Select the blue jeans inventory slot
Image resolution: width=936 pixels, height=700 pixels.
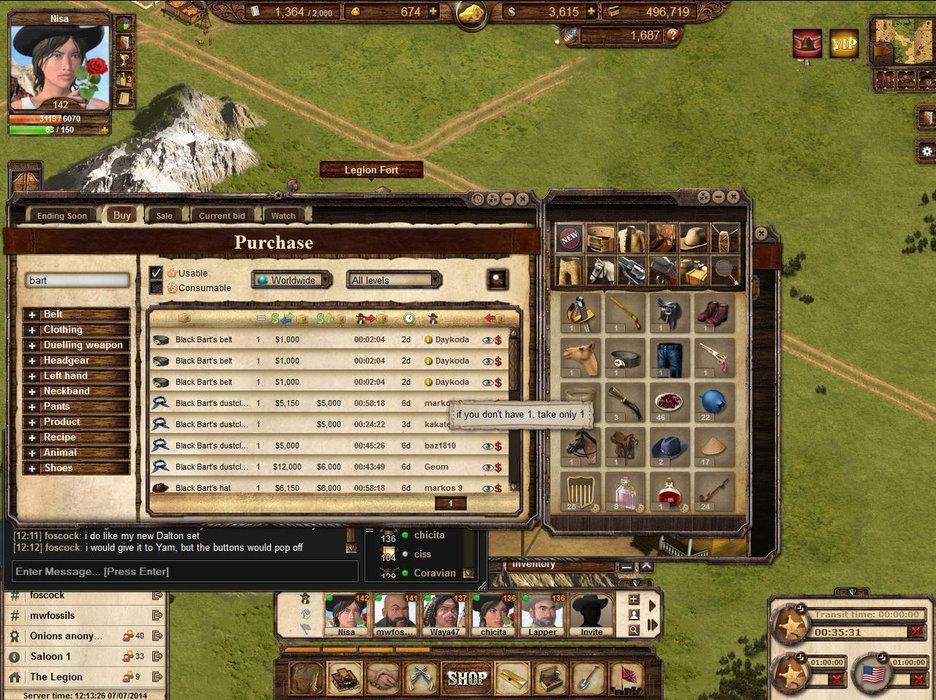pyautogui.click(x=669, y=355)
